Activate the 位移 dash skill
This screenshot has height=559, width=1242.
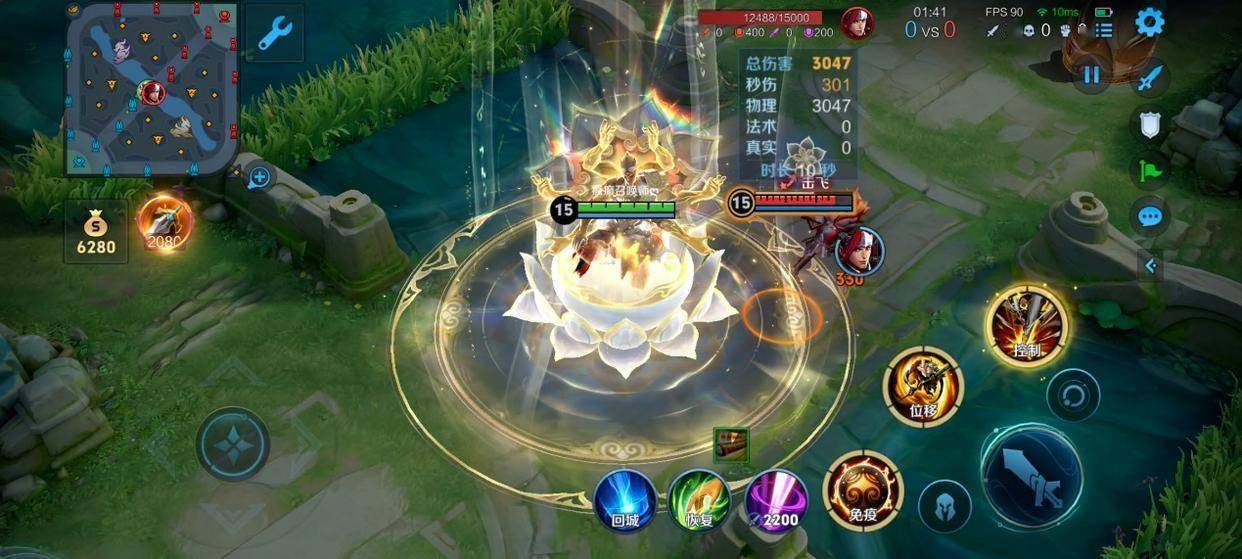[x=922, y=386]
